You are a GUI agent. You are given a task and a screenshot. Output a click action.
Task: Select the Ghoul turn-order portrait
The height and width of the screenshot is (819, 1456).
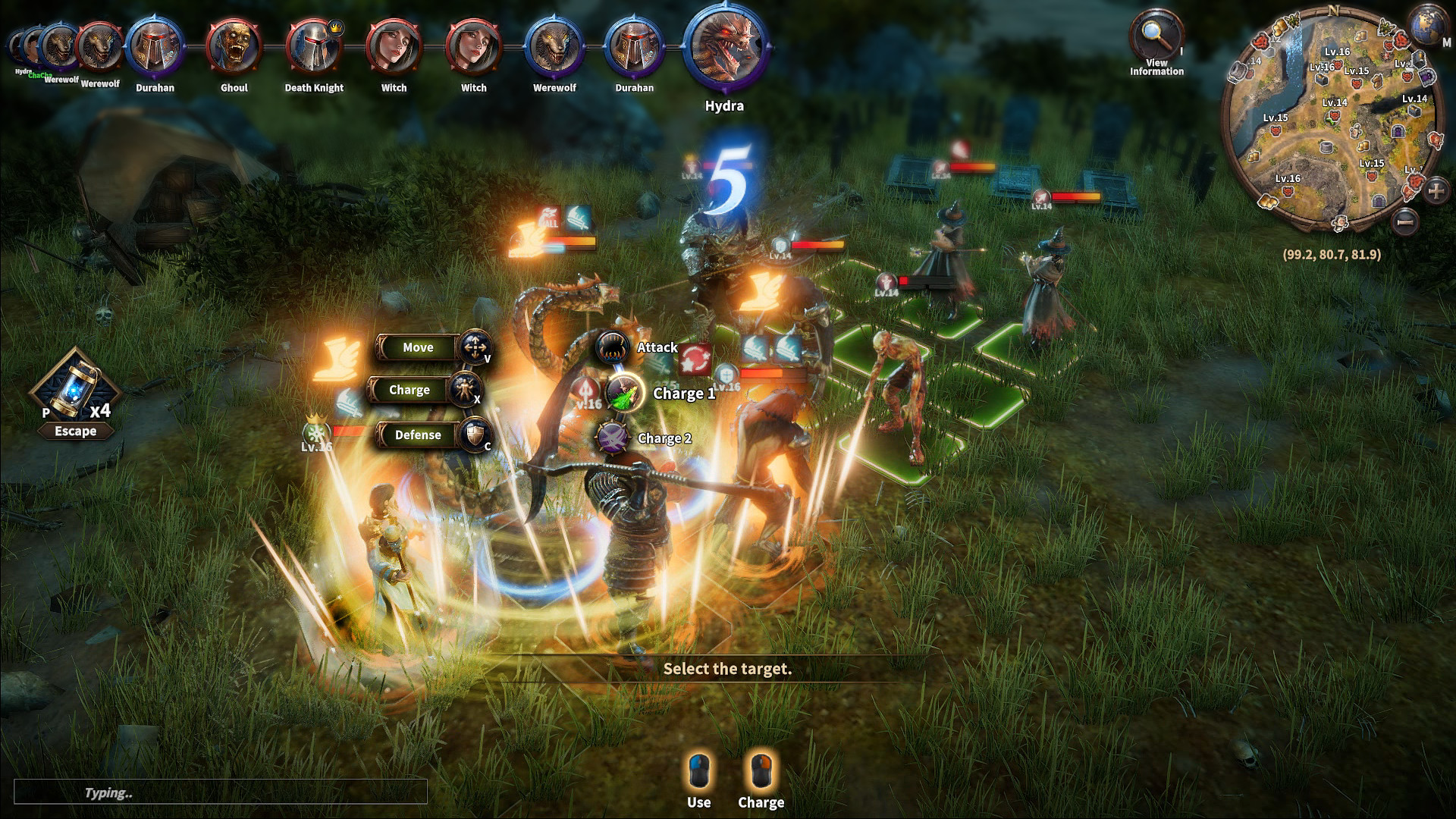pos(234,47)
